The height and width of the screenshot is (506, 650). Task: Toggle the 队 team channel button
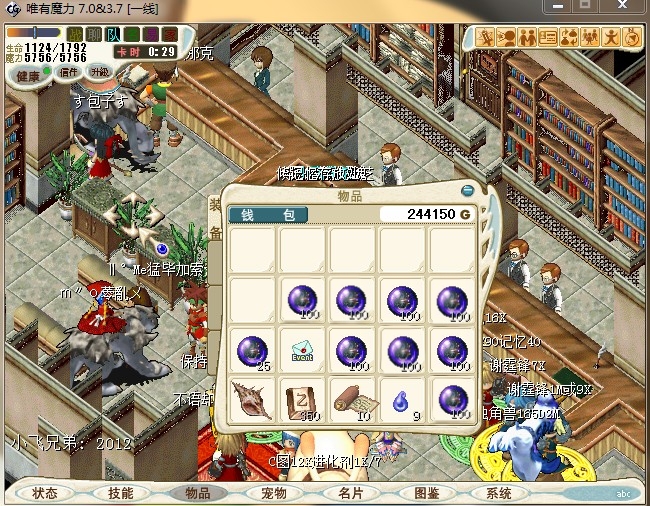click(112, 34)
